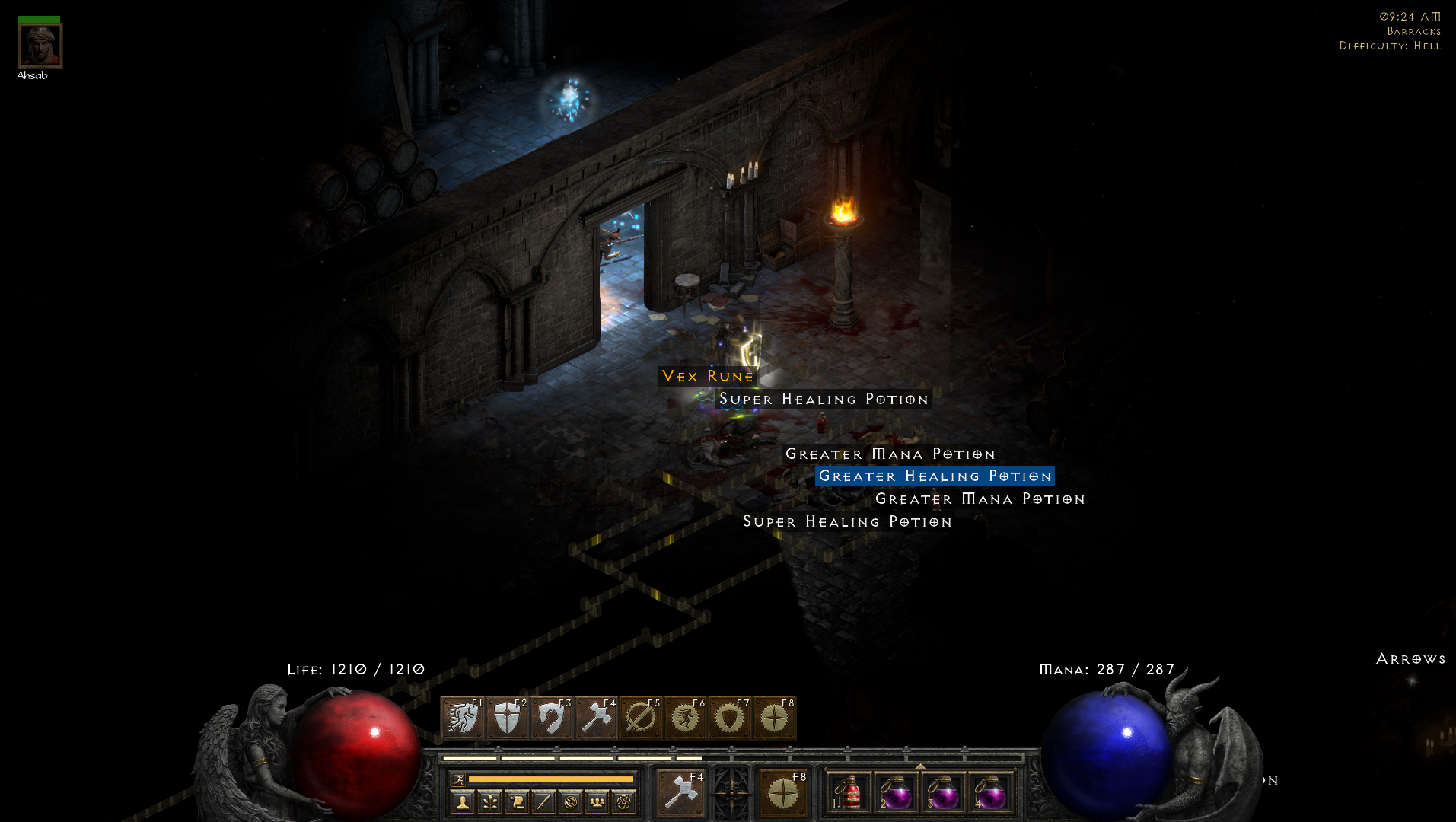The image size is (1456, 822).
Task: Pick up the Super Healing Potion label
Action: (x=823, y=398)
